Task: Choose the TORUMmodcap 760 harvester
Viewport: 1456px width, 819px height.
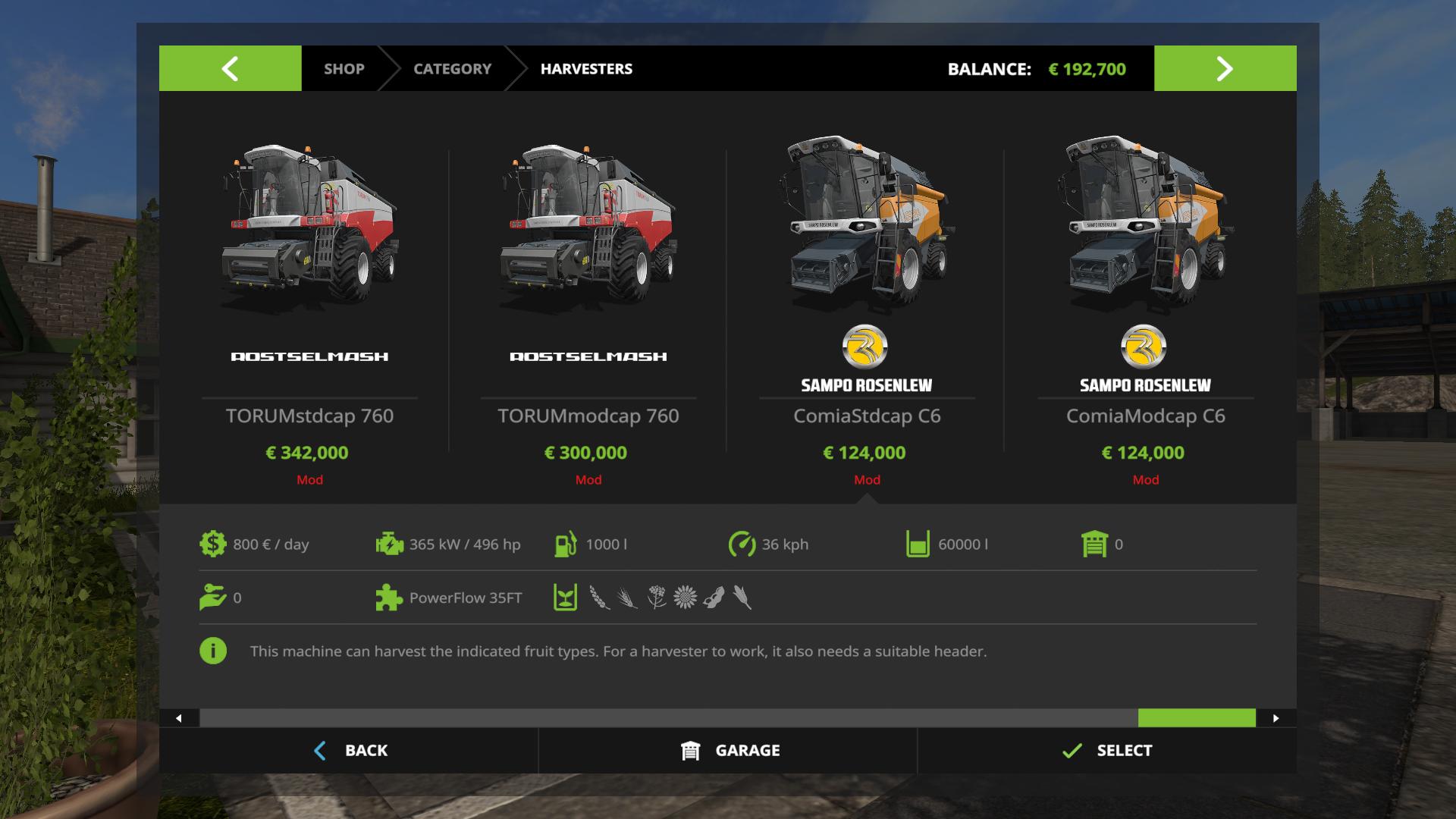Action: click(588, 303)
